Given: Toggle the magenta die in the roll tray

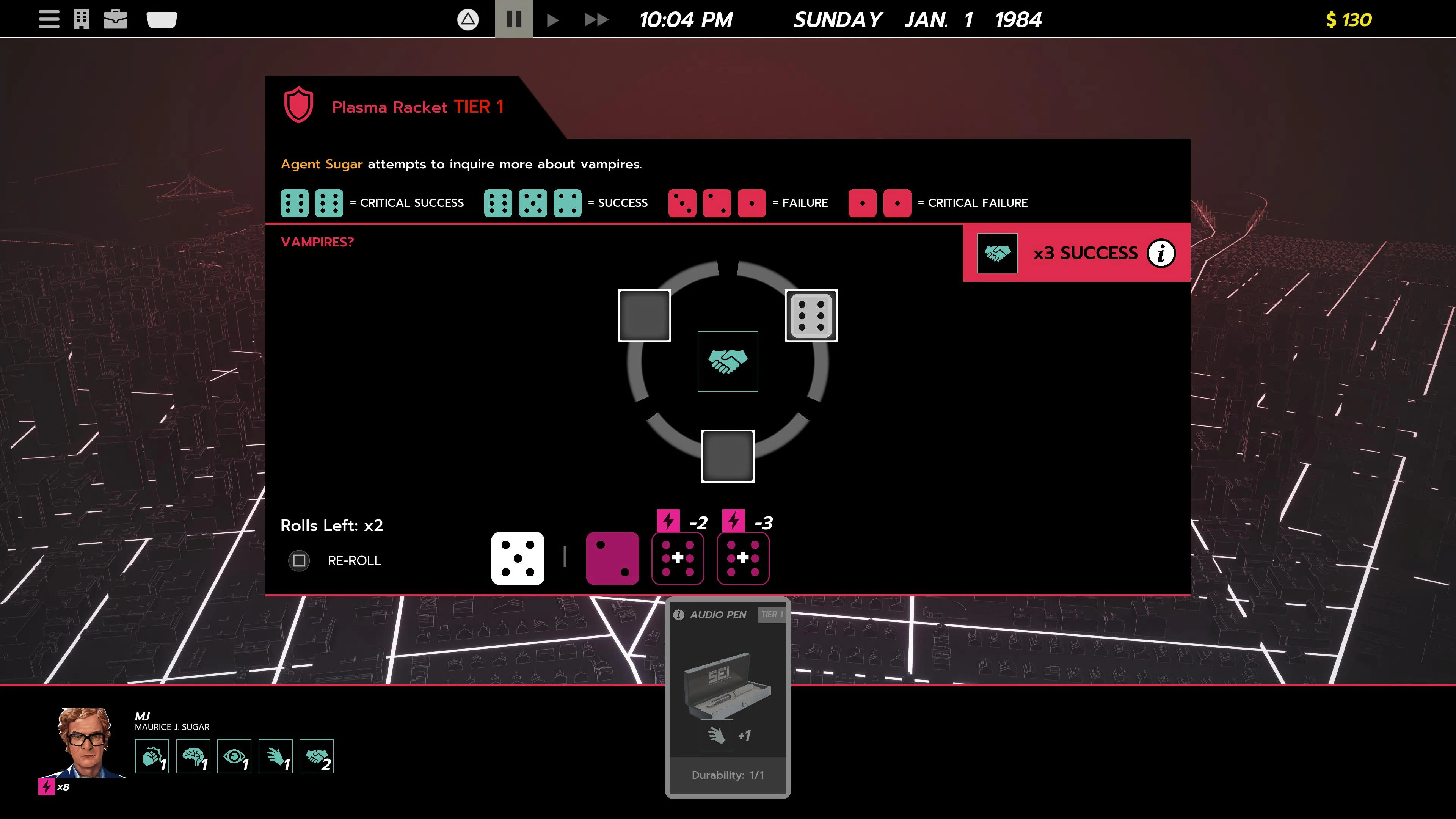Looking at the screenshot, I should point(612,559).
